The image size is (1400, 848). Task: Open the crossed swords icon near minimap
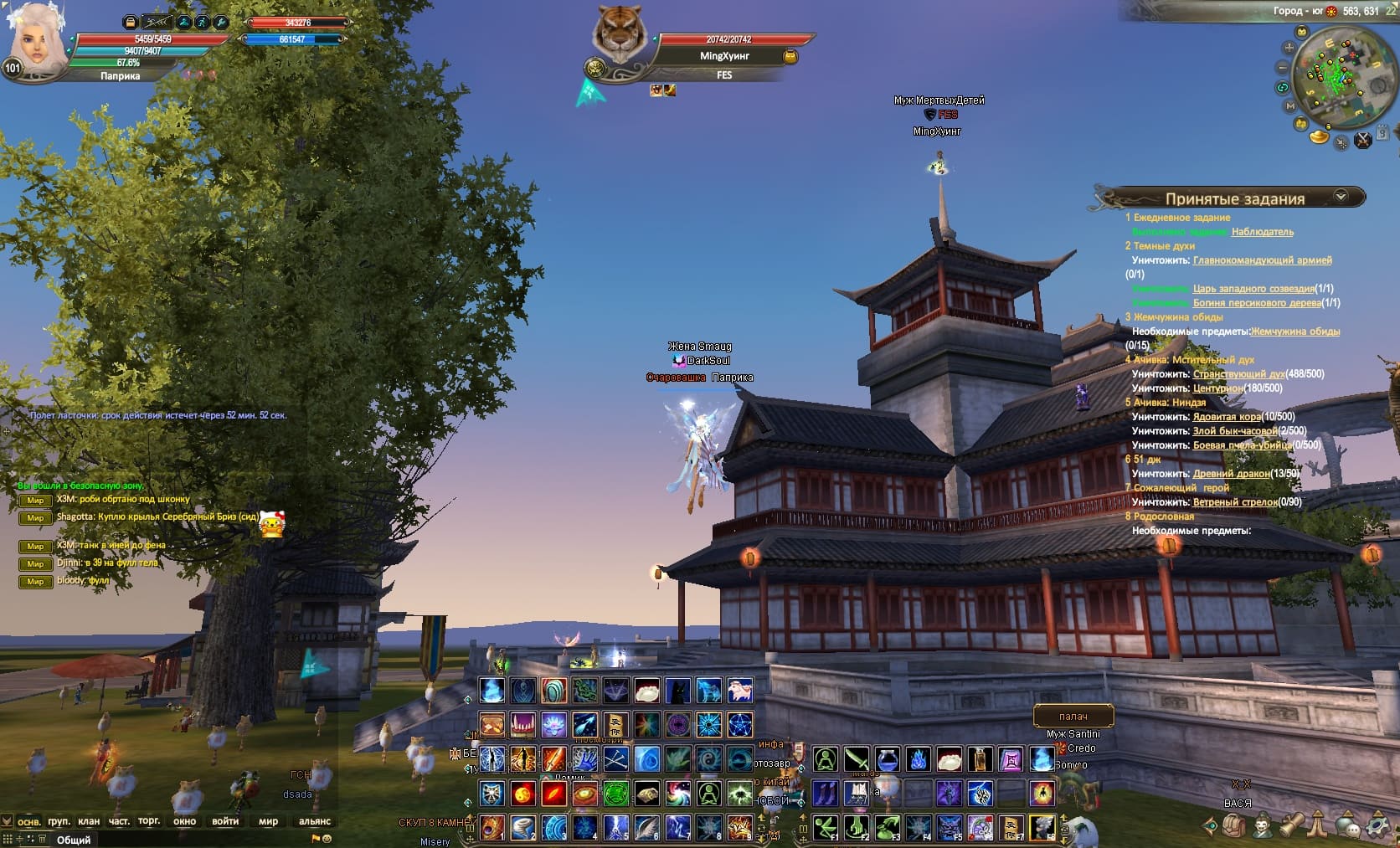(x=1363, y=140)
